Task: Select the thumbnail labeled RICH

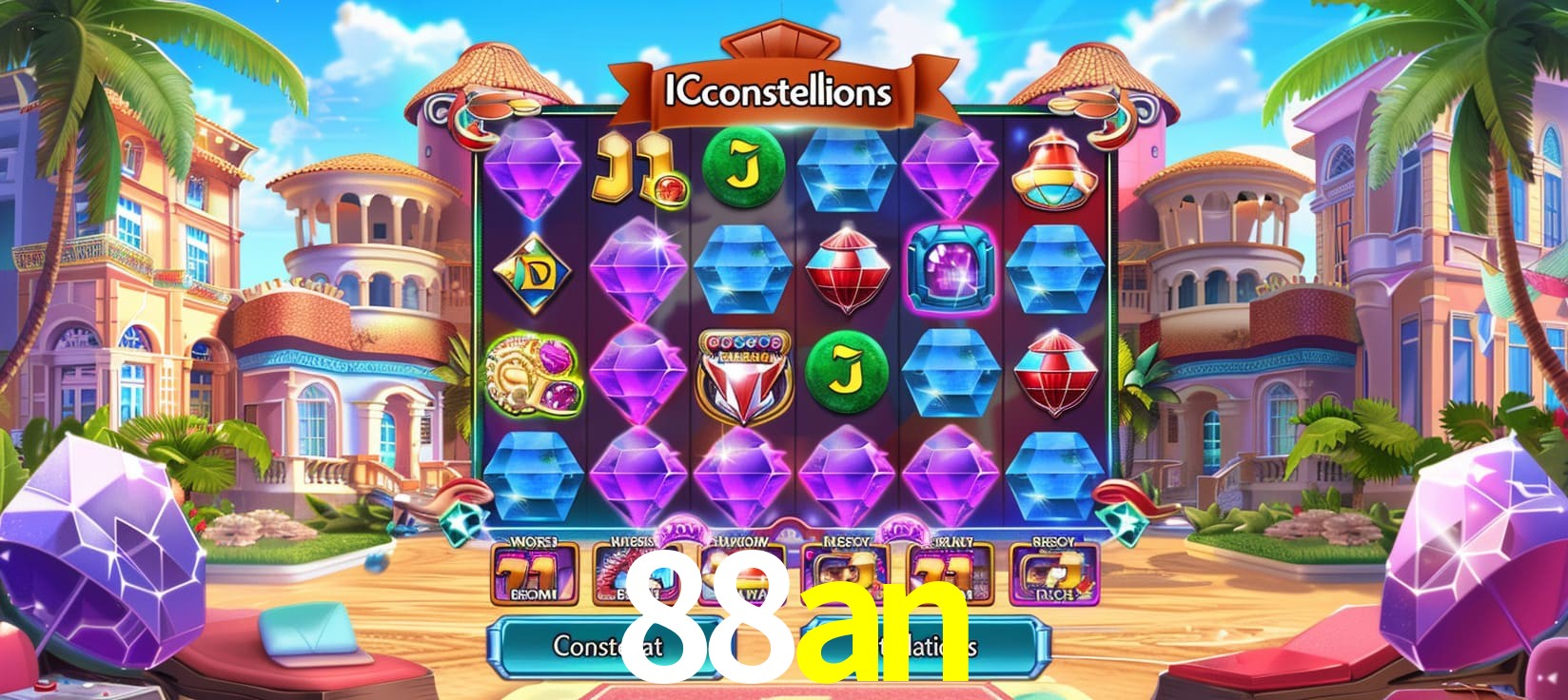Action: (1053, 574)
